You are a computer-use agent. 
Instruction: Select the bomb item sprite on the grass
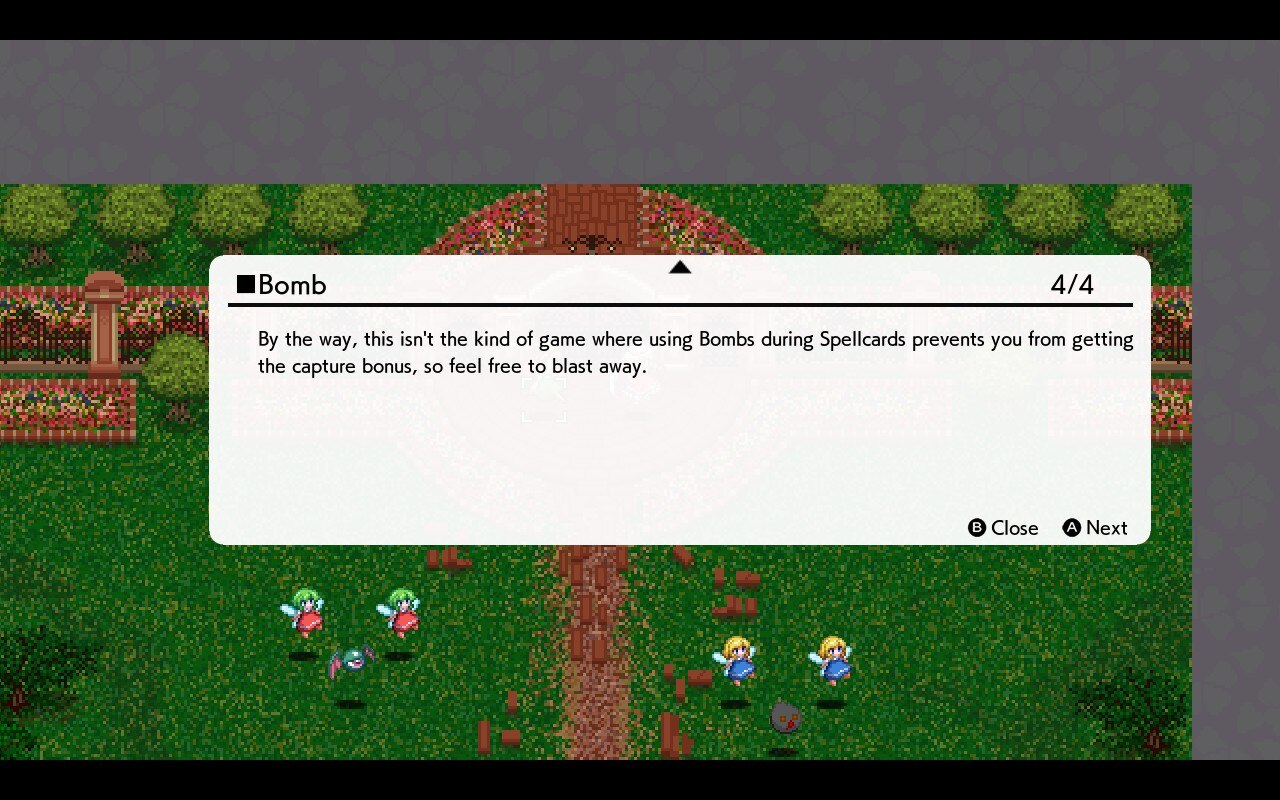[x=786, y=716]
